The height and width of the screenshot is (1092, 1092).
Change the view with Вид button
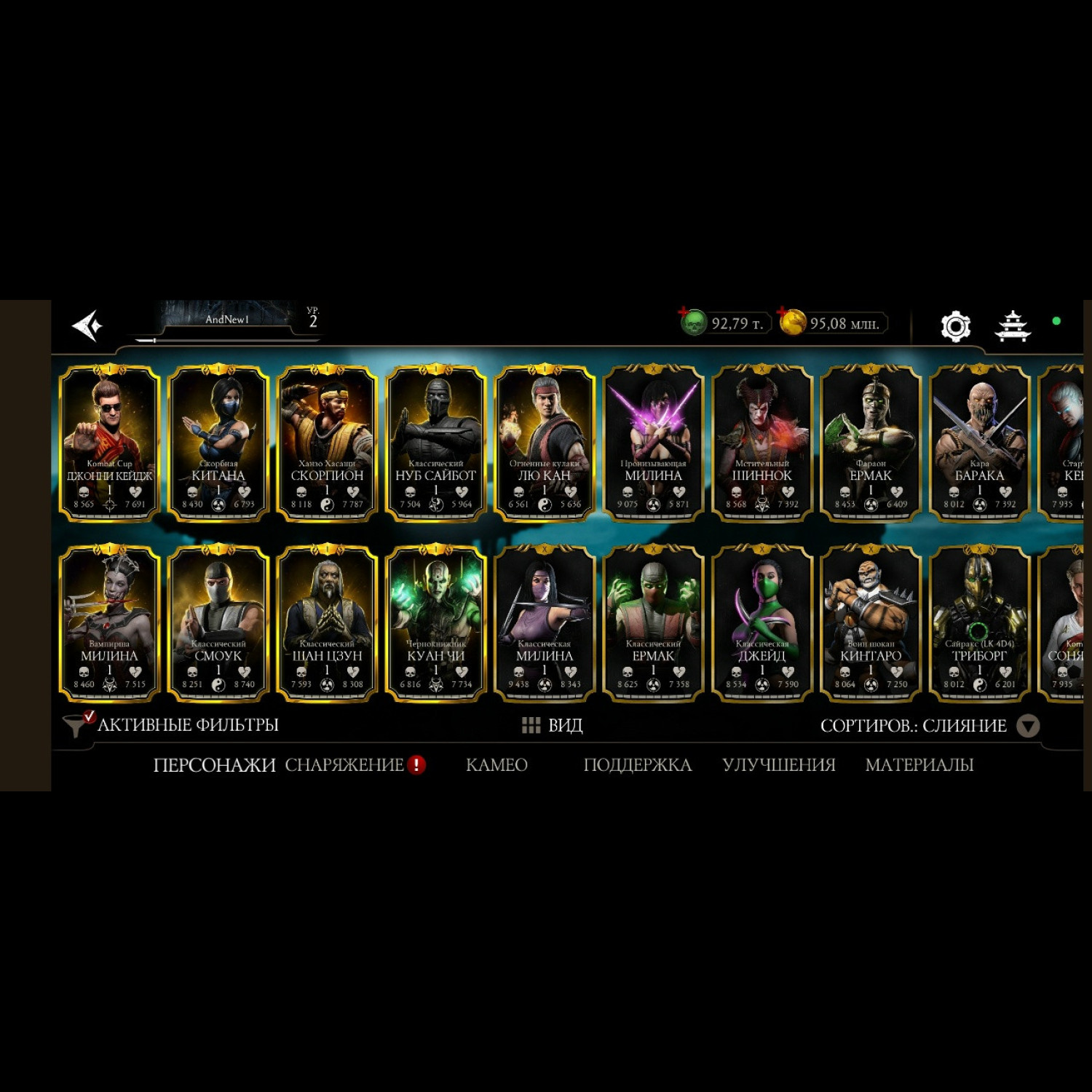click(553, 725)
